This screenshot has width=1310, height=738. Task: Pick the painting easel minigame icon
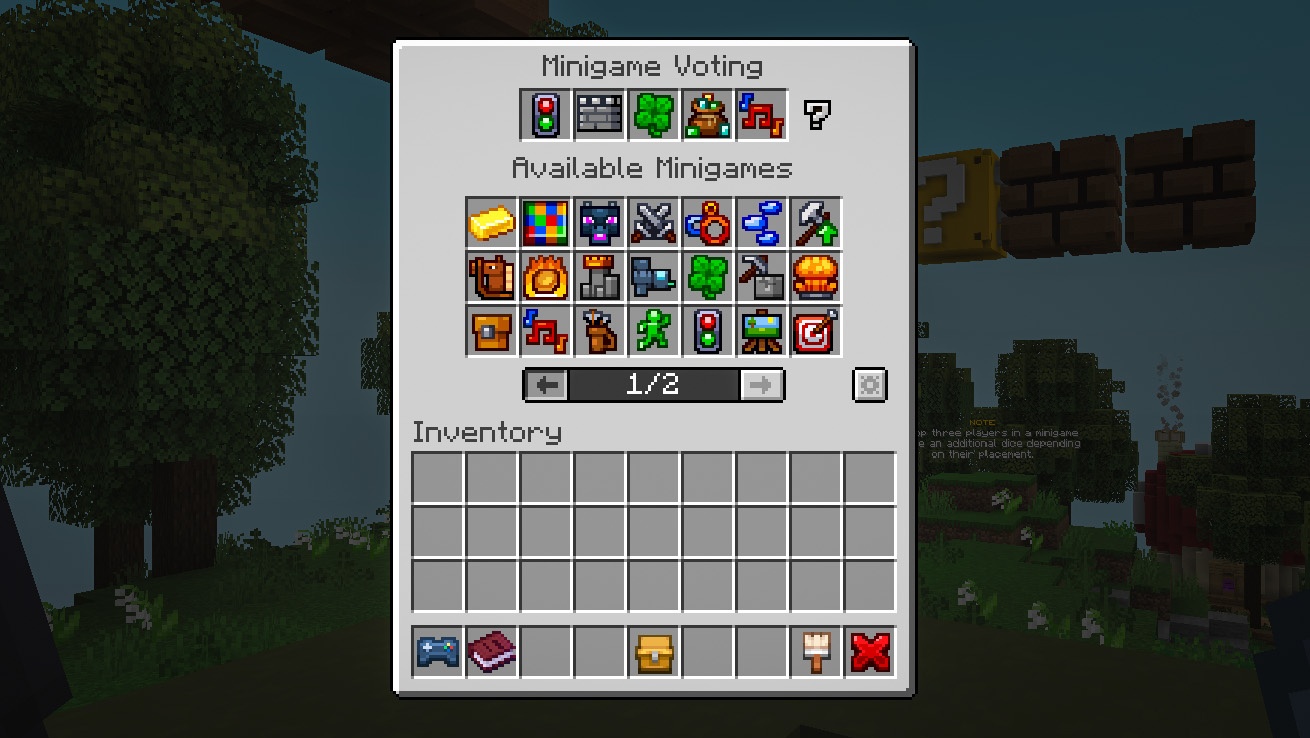click(762, 331)
